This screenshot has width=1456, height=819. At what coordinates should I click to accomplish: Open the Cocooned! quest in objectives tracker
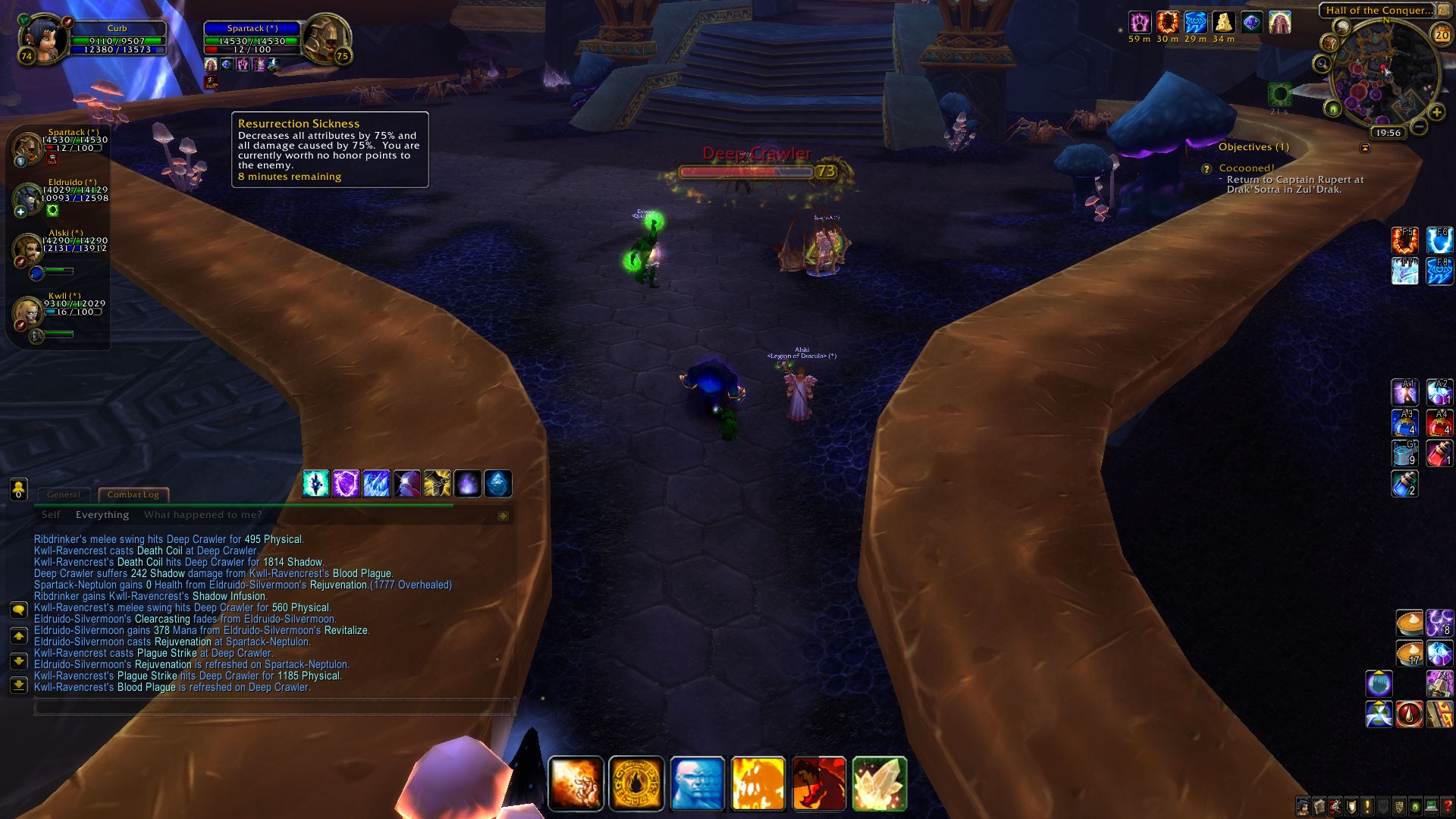(1246, 168)
